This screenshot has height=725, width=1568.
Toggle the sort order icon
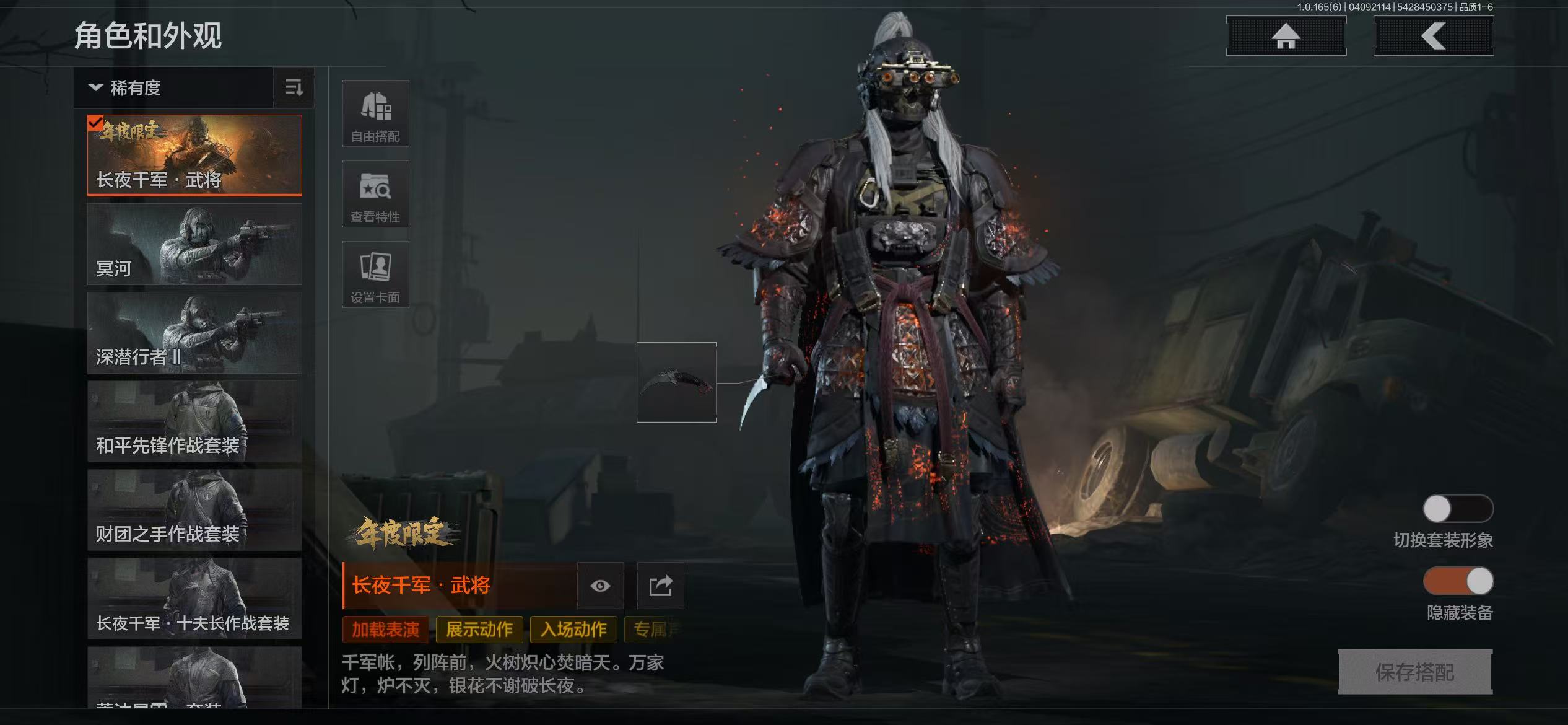(294, 88)
